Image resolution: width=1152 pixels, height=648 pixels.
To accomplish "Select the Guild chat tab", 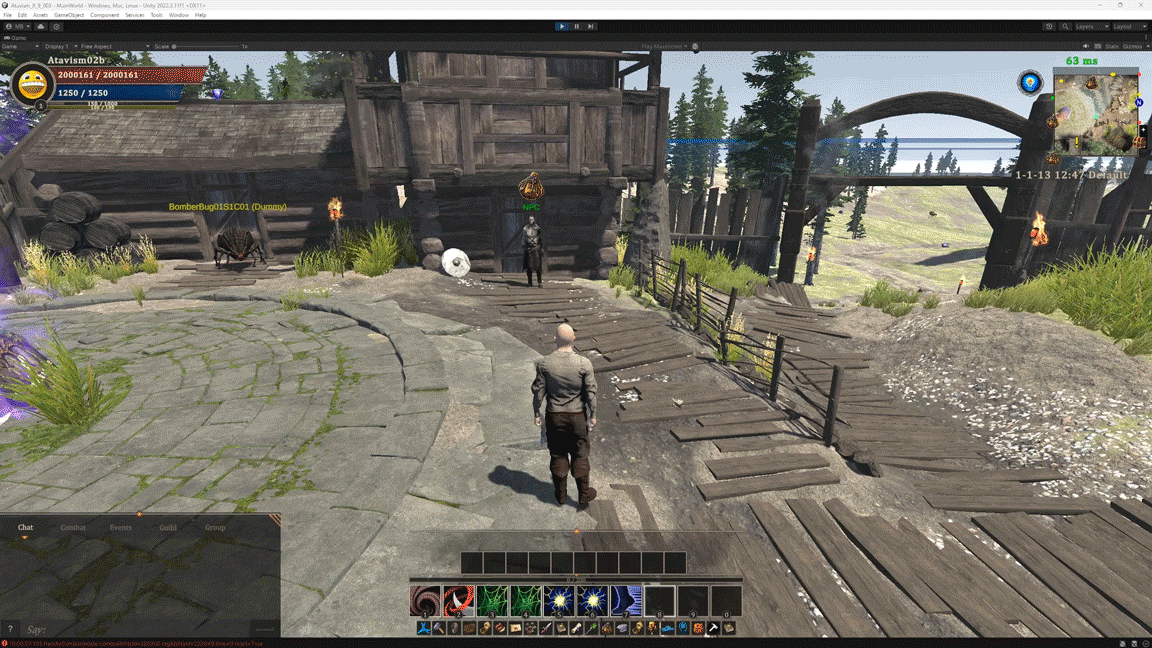I will [168, 527].
